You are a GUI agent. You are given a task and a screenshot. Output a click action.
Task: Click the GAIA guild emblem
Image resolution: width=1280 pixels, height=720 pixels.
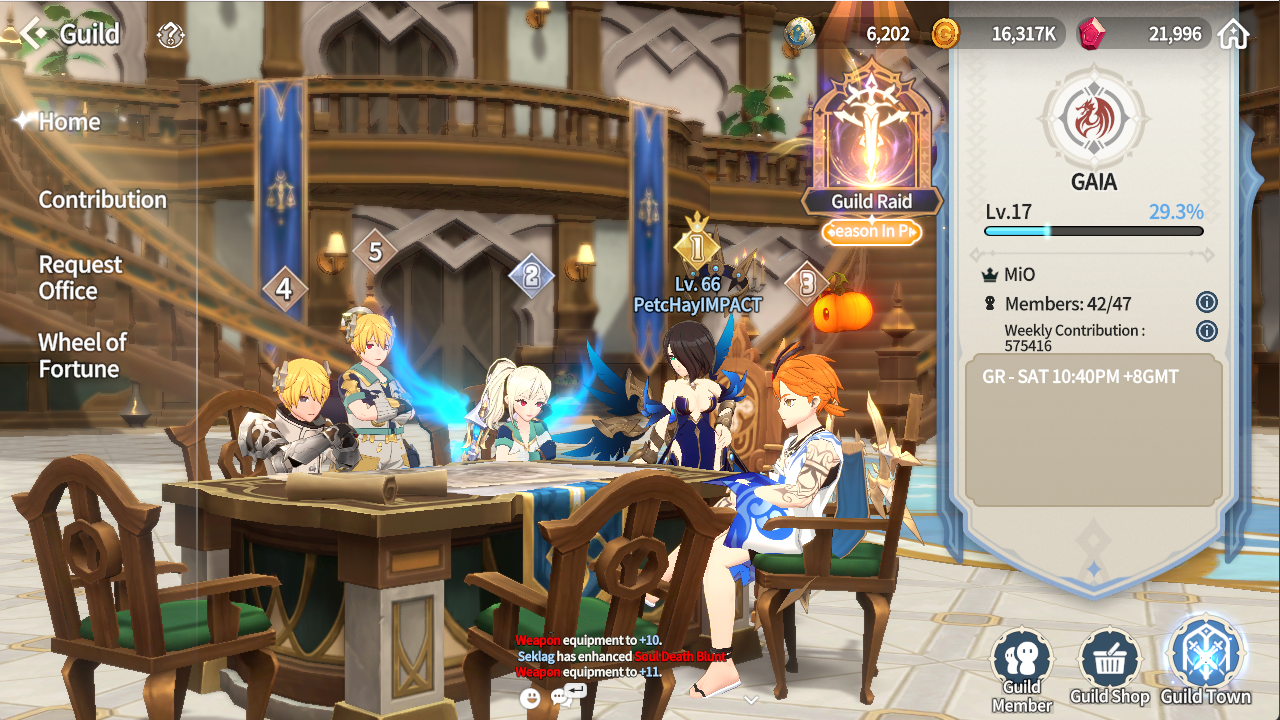(1093, 119)
